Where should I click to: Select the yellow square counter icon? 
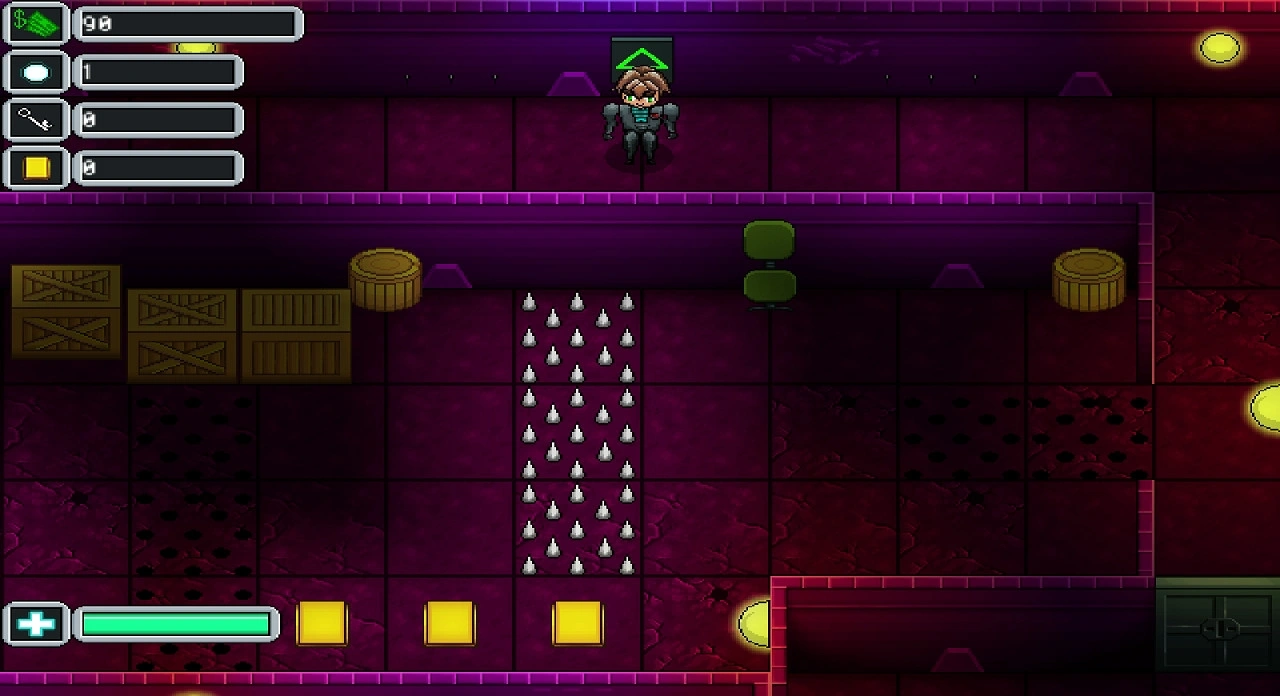[36, 168]
